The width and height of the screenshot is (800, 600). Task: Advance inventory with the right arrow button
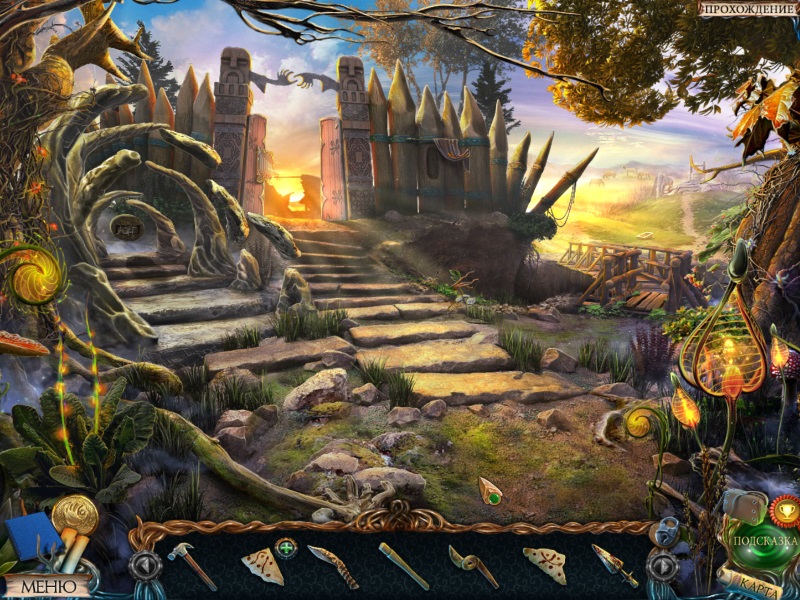point(662,567)
